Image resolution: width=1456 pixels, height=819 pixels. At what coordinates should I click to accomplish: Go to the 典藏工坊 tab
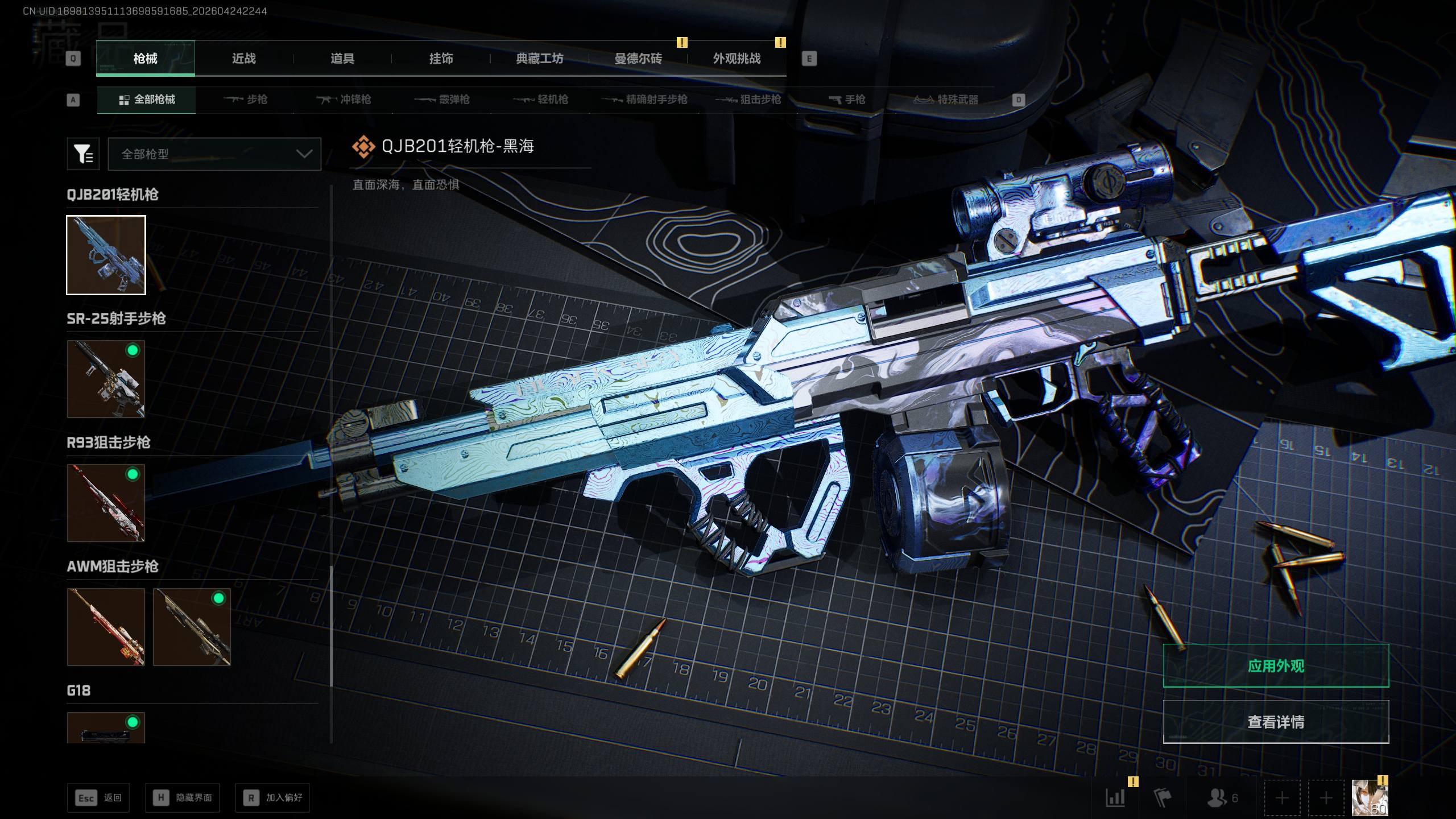tap(539, 59)
